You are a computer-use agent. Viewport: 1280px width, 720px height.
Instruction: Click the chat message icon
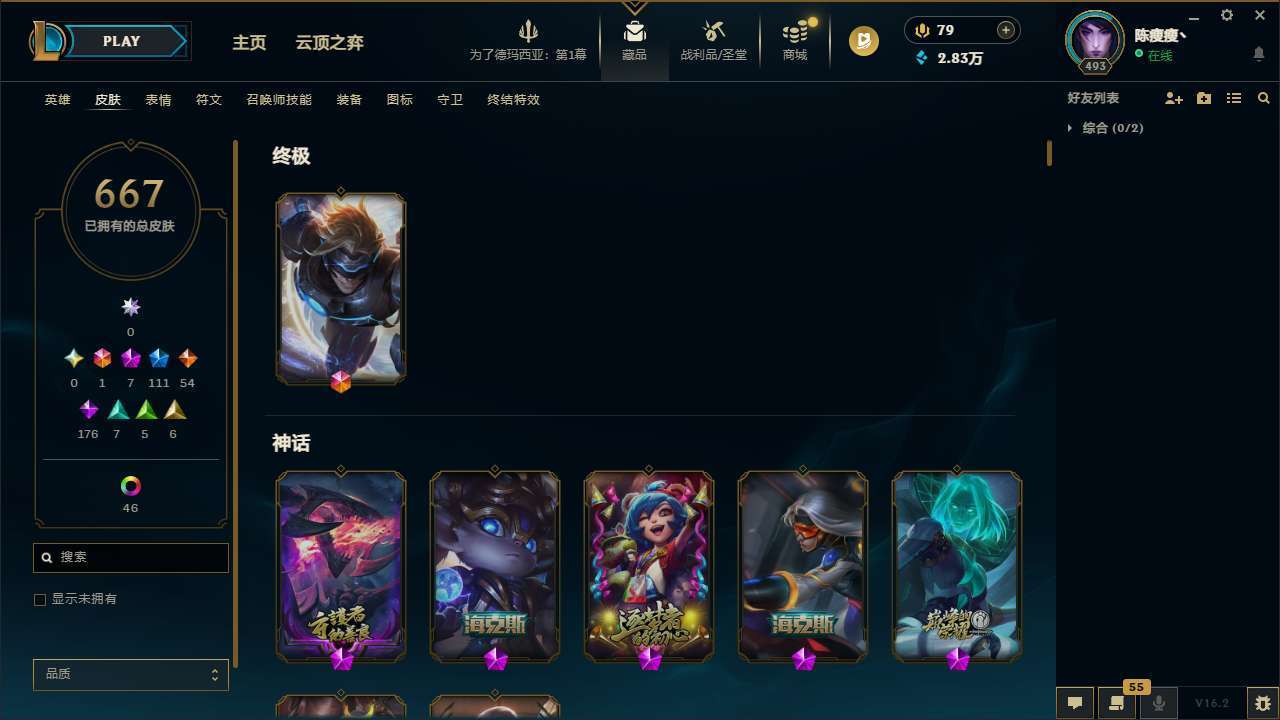[x=1074, y=702]
